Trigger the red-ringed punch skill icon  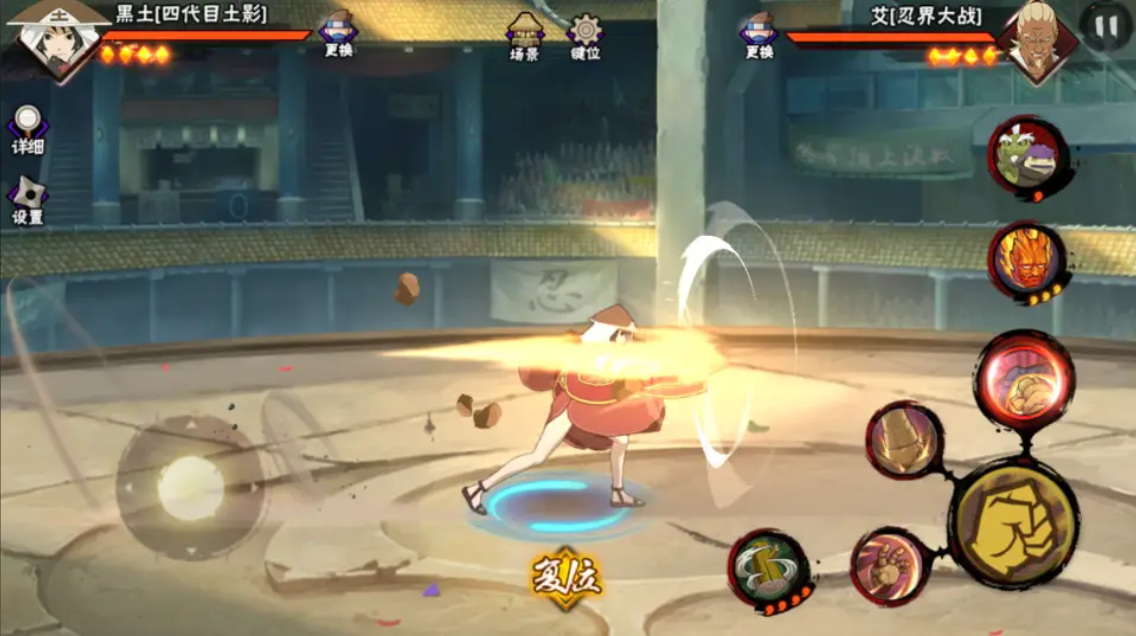click(889, 566)
